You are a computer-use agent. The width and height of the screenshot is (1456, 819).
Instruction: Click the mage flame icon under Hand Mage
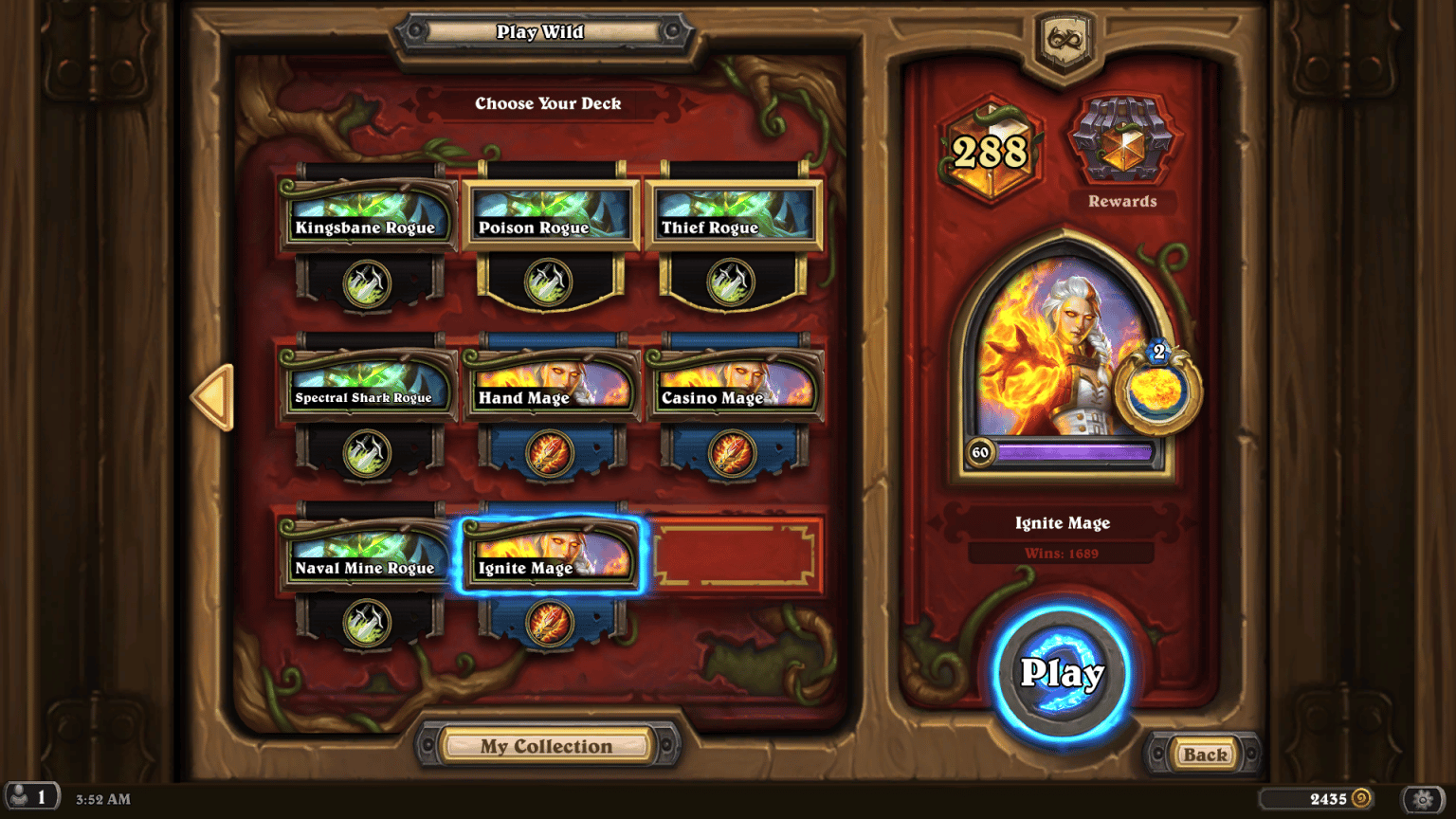[x=551, y=452]
